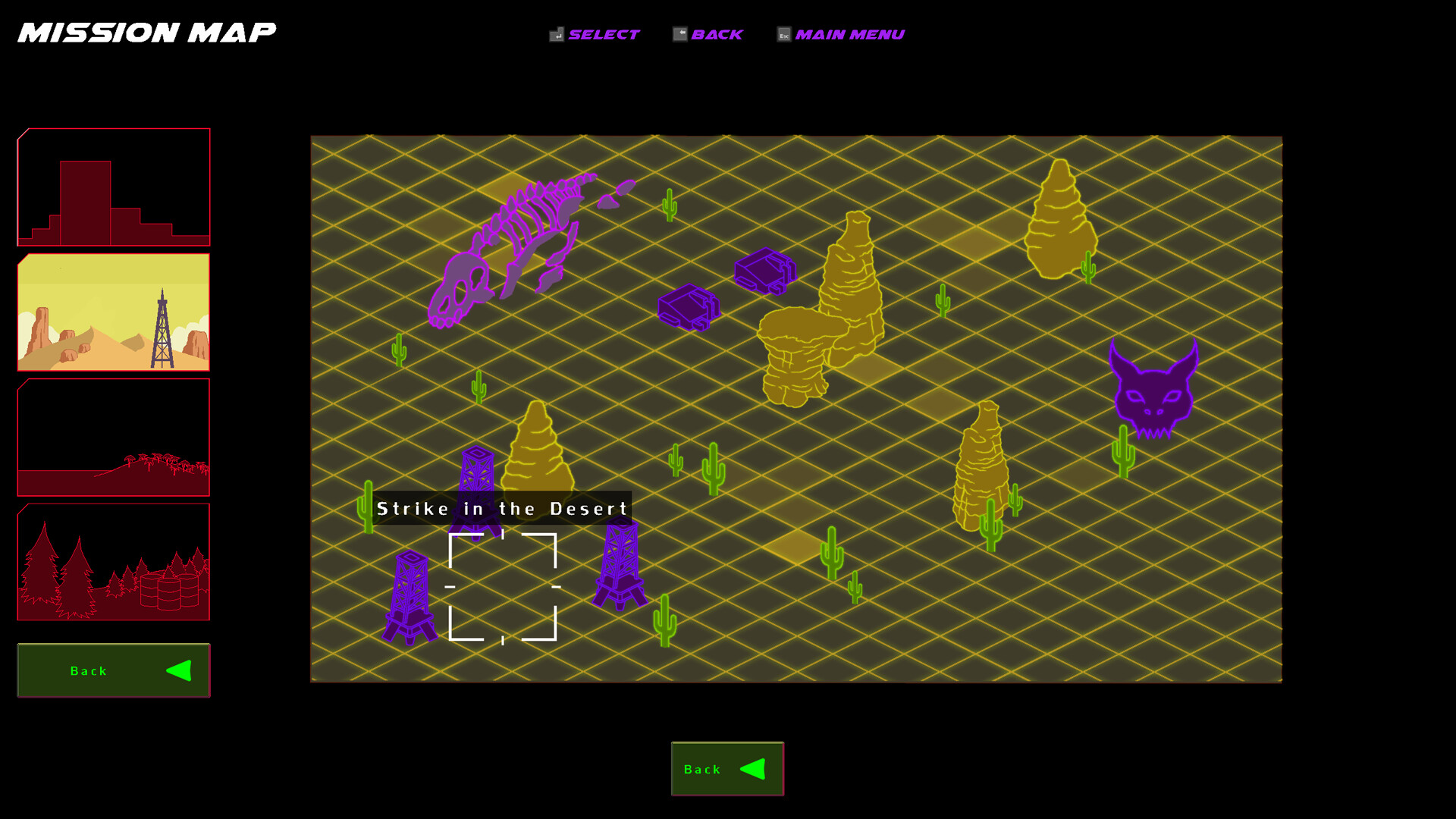Screen dimensions: 1456x819
Task: Click the green arrow inside the bottom Back button
Action: [753, 768]
